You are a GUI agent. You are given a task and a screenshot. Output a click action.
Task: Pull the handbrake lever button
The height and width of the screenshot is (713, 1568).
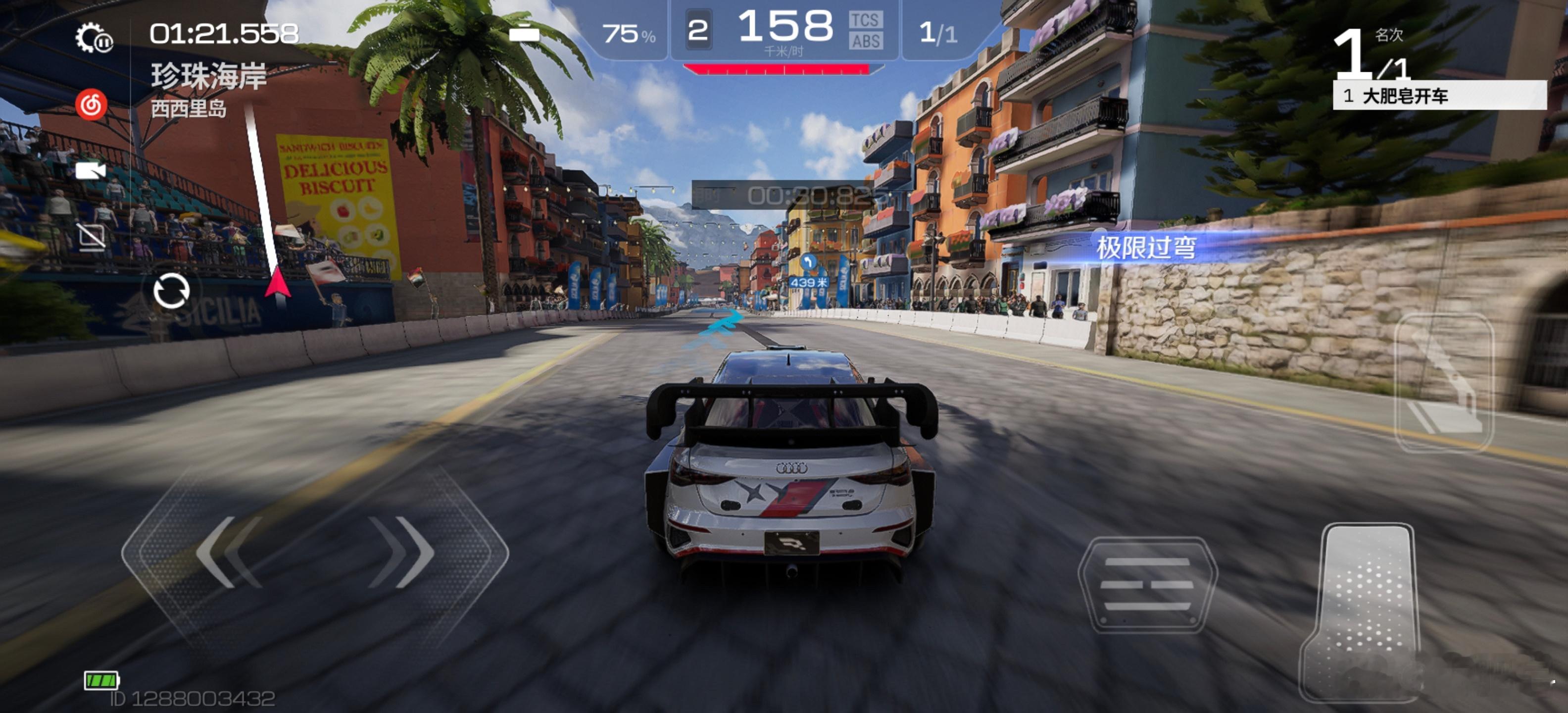pos(1444,384)
